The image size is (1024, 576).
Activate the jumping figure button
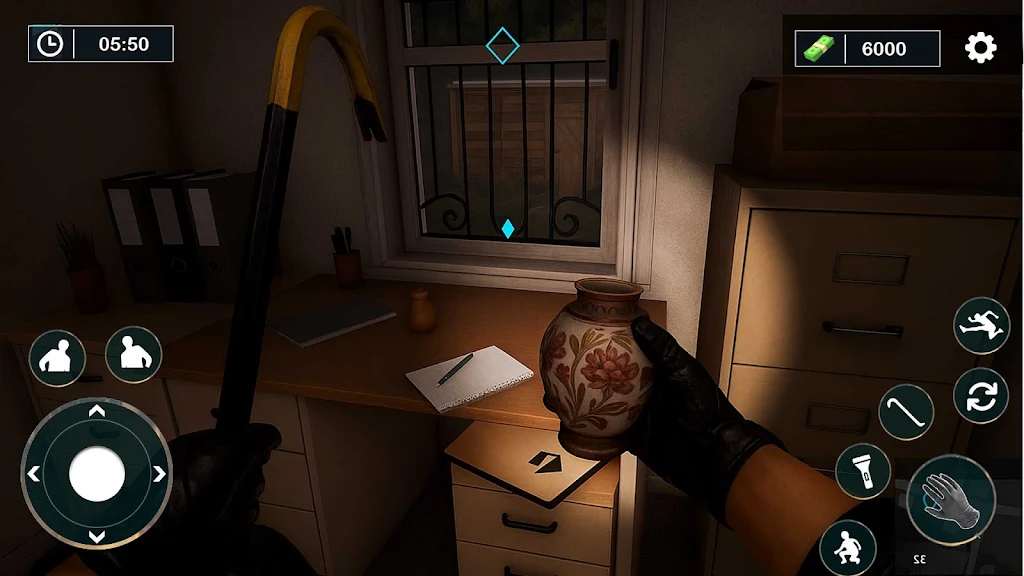(981, 325)
